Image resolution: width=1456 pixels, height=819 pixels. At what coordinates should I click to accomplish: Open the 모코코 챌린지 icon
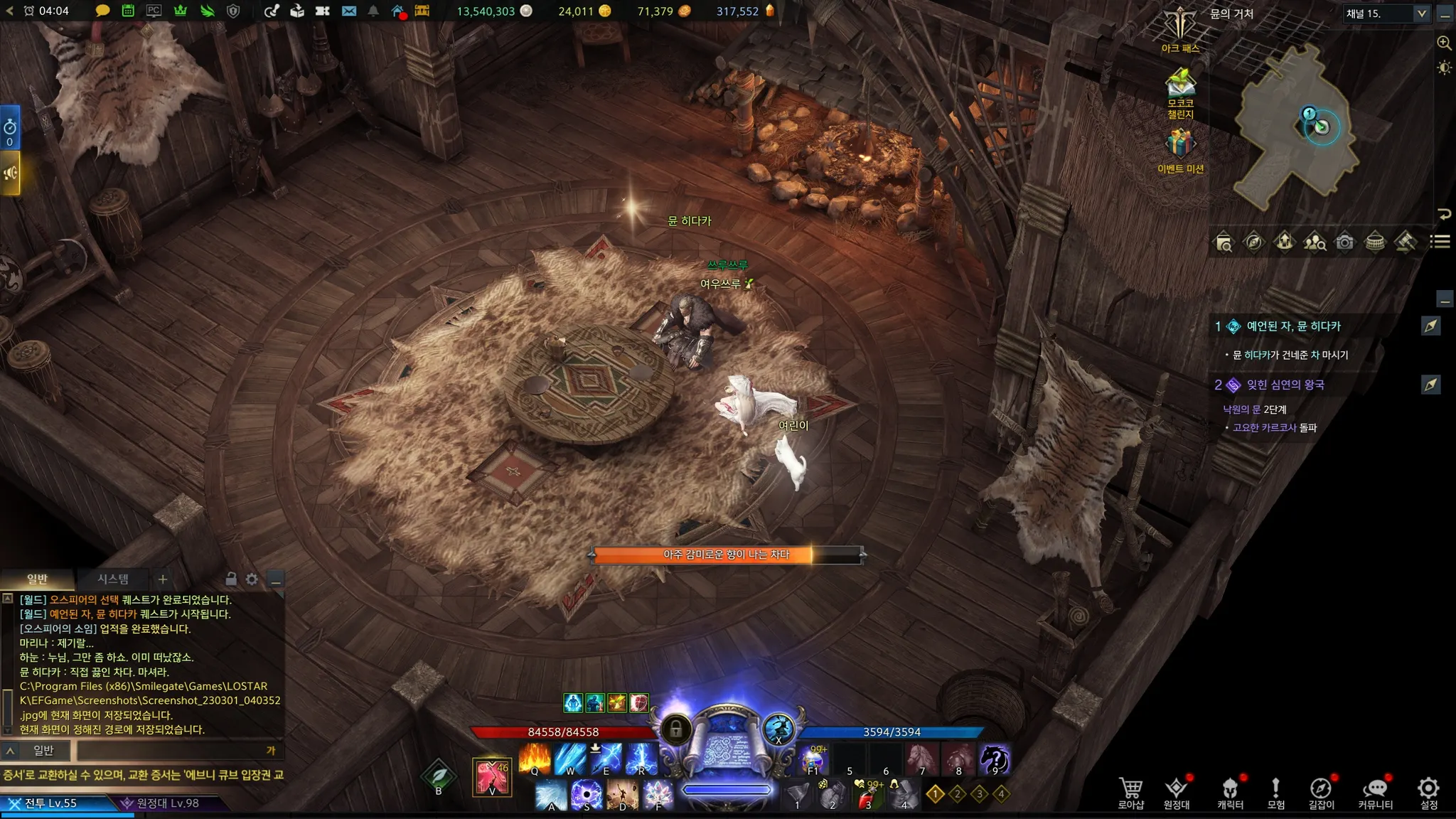(1180, 85)
